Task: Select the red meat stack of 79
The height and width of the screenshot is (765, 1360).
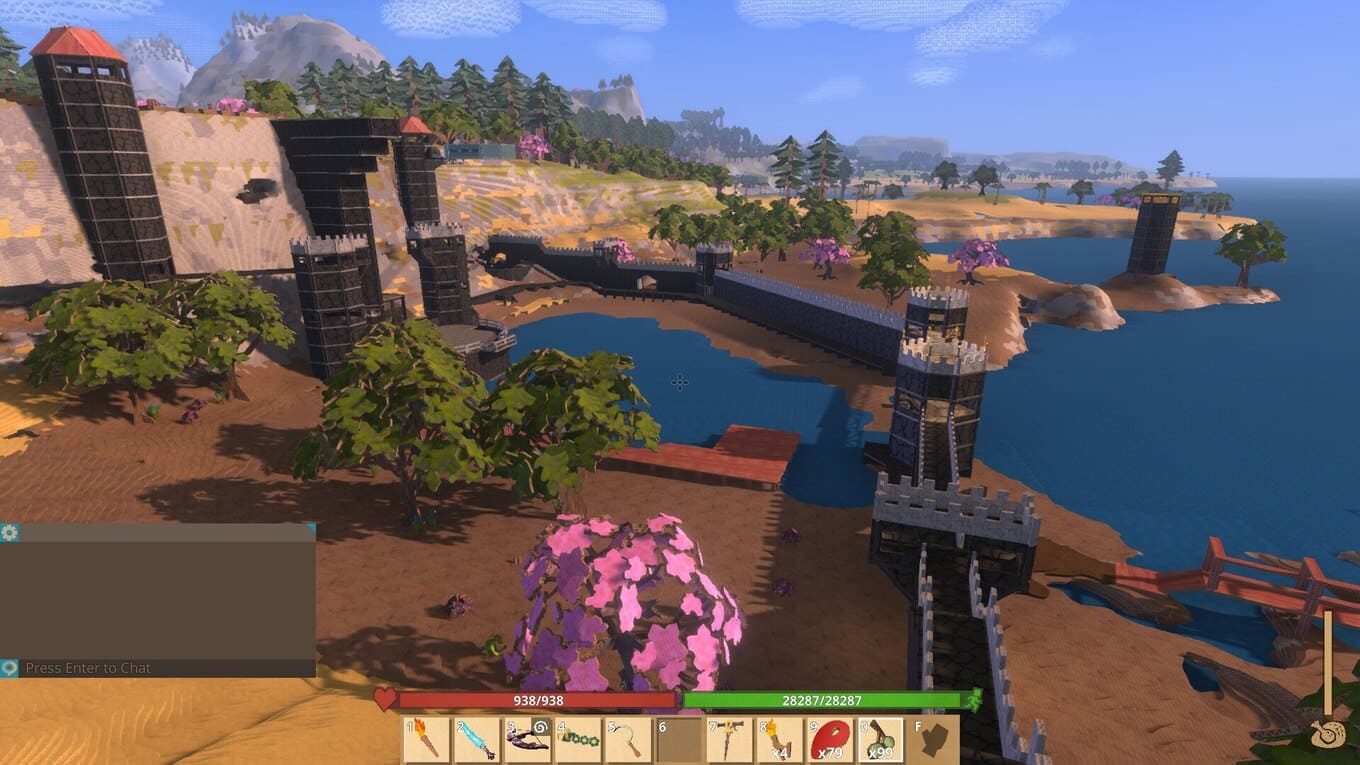Action: point(832,740)
